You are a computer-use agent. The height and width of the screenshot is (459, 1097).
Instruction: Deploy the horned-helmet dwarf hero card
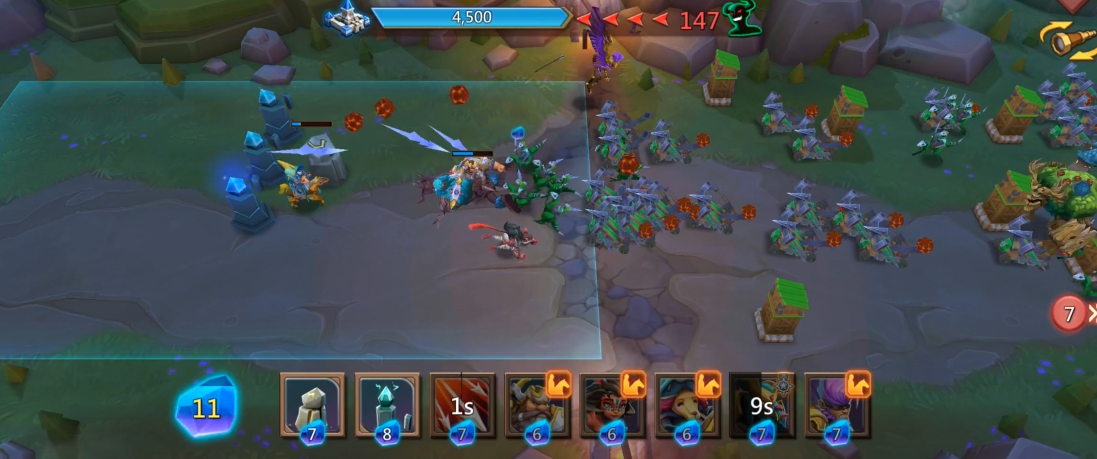pos(537,405)
